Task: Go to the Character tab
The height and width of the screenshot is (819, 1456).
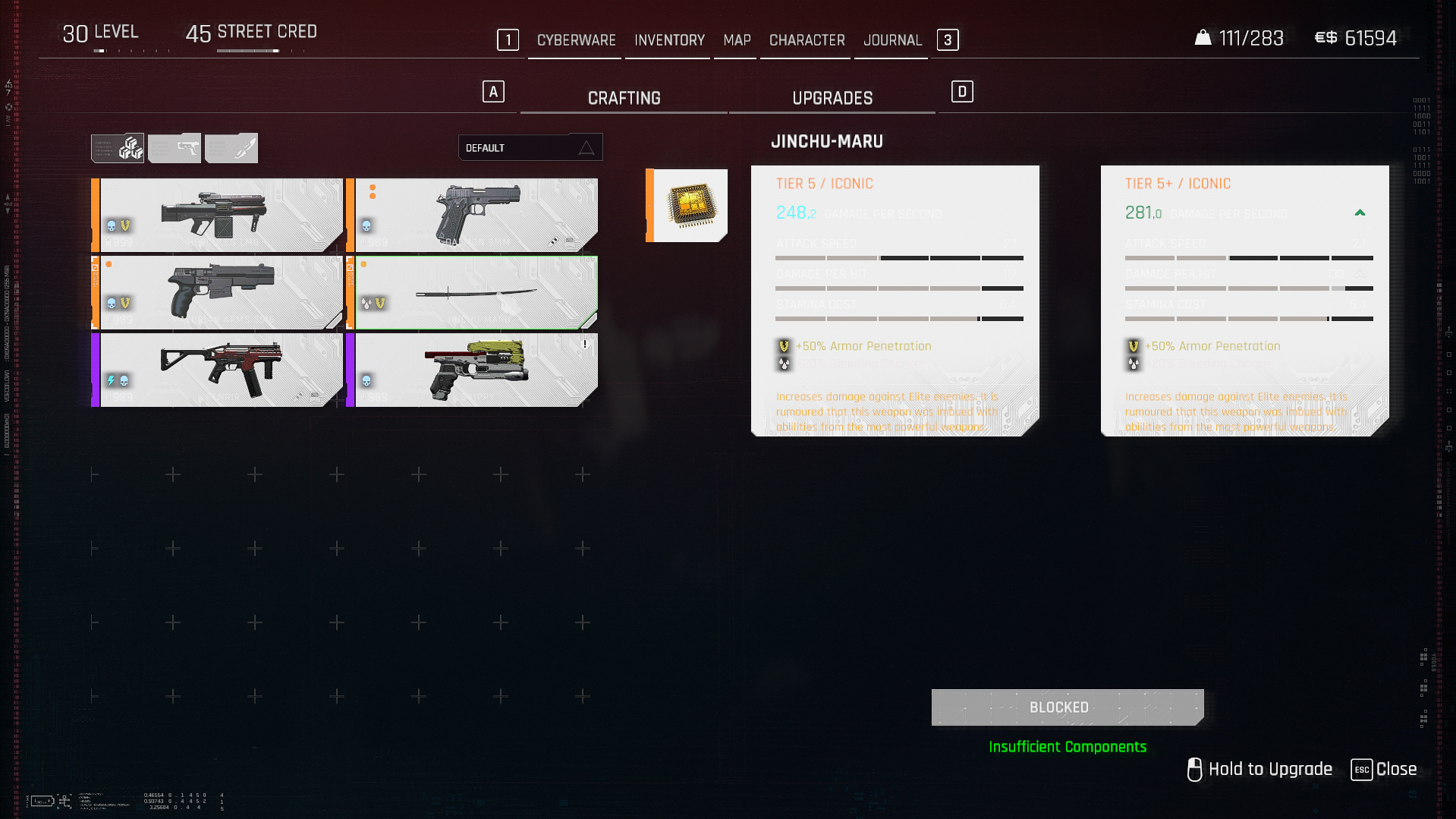Action: tap(807, 40)
